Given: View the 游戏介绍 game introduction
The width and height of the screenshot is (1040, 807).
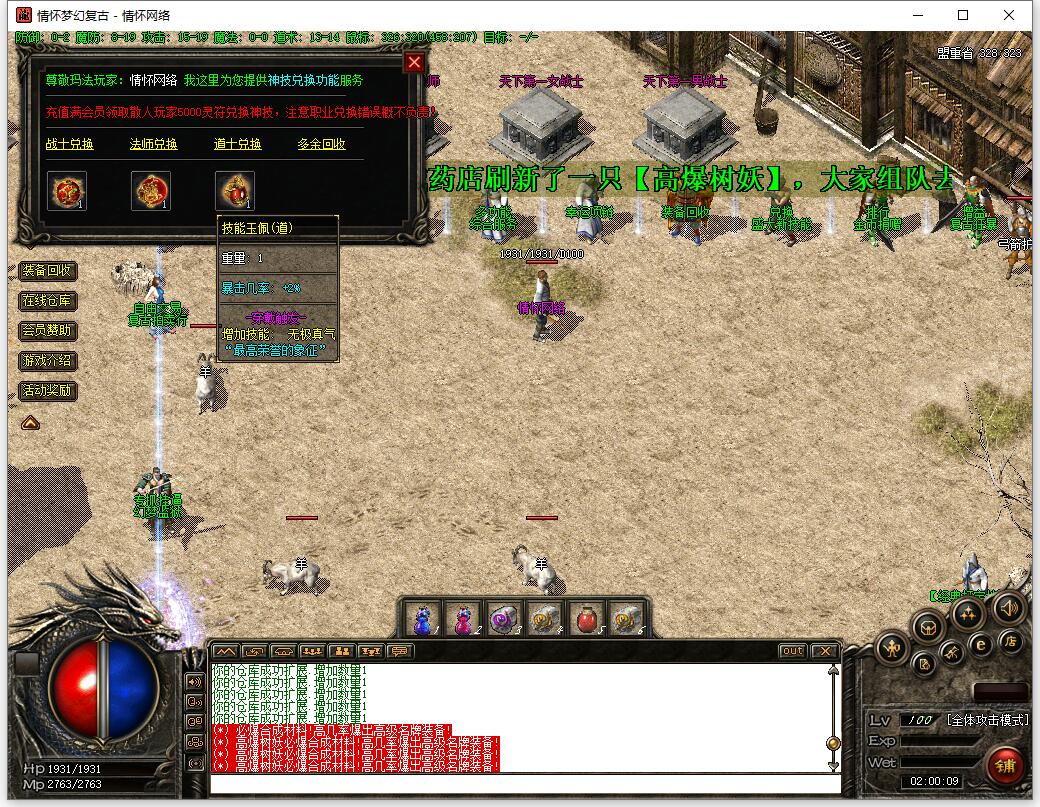Looking at the screenshot, I should [48, 361].
